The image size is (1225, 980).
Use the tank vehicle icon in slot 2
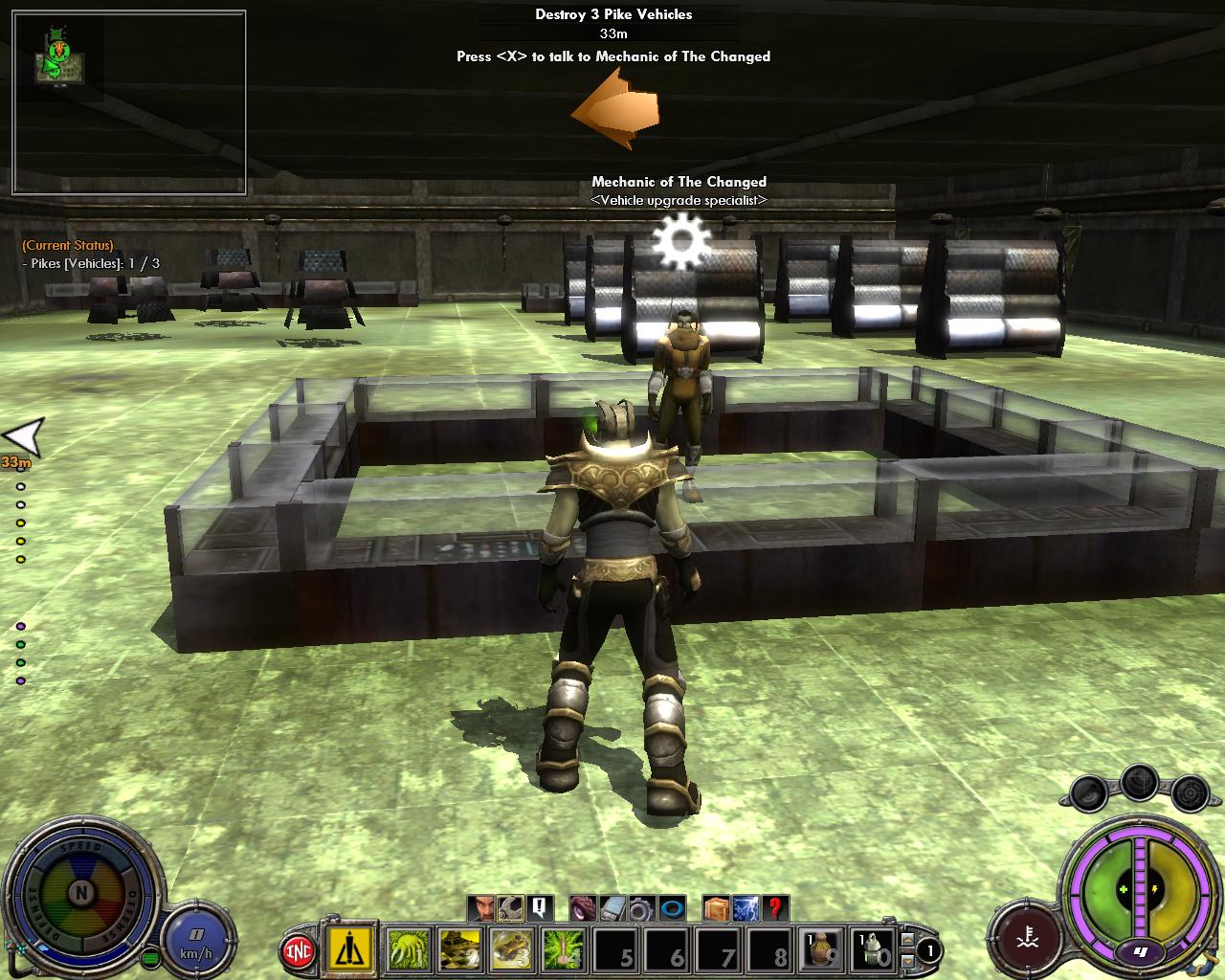pos(459,949)
